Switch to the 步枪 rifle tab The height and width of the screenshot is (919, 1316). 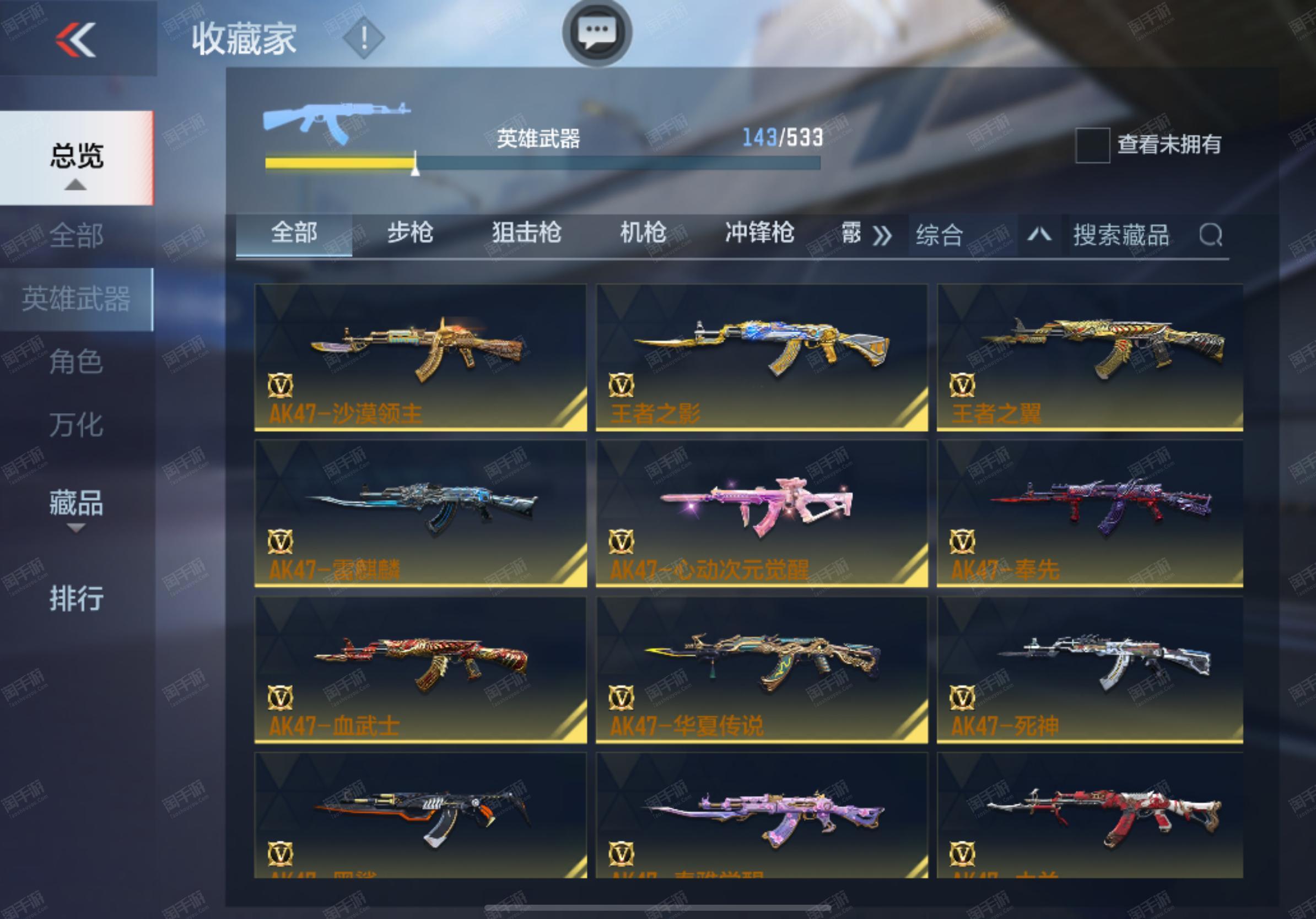tap(410, 233)
